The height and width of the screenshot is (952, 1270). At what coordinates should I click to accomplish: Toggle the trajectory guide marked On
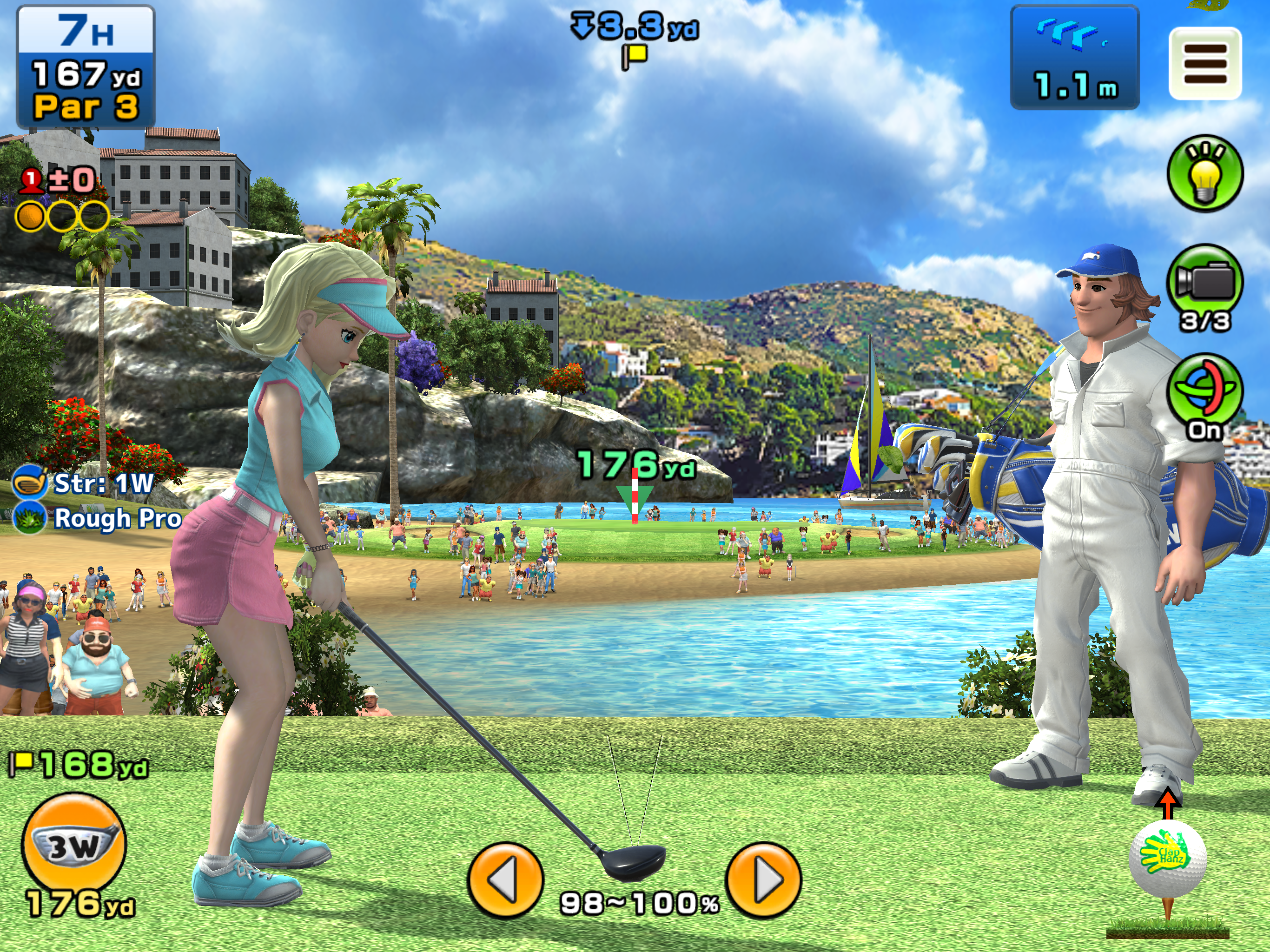tap(1204, 390)
